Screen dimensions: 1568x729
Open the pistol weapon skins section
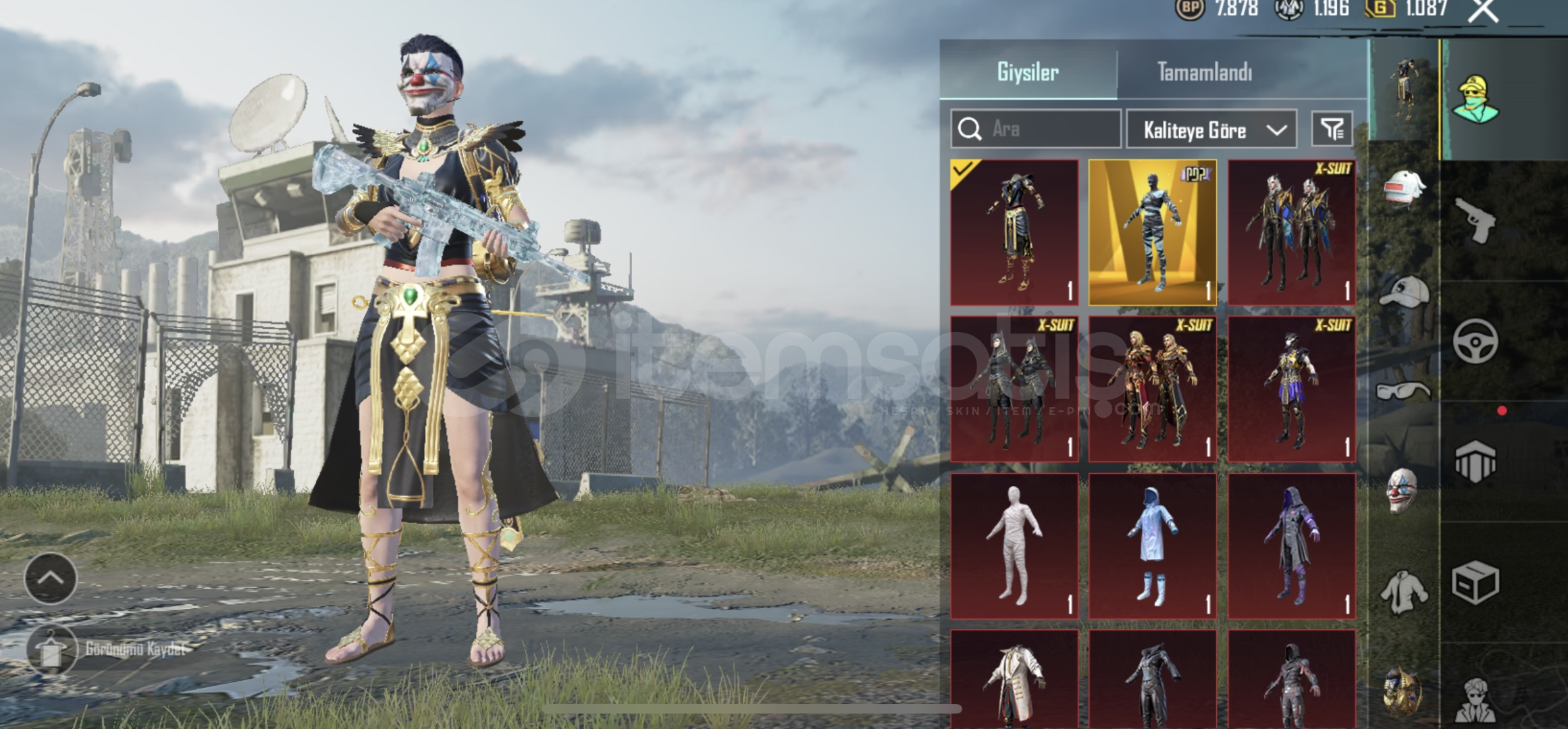pos(1475,220)
